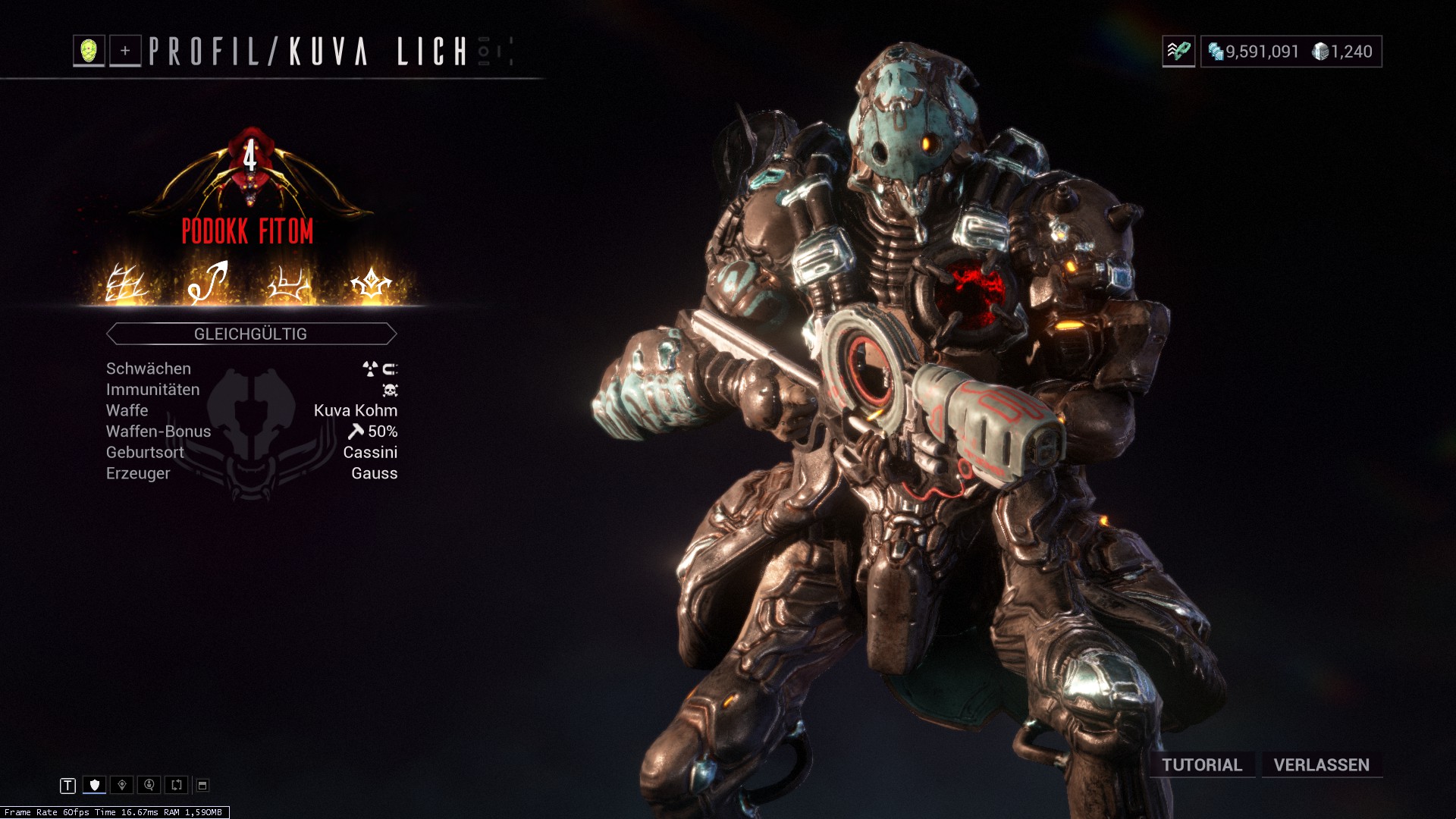Click the plus button beside the avatar
1456x819 pixels.
pyautogui.click(x=125, y=51)
